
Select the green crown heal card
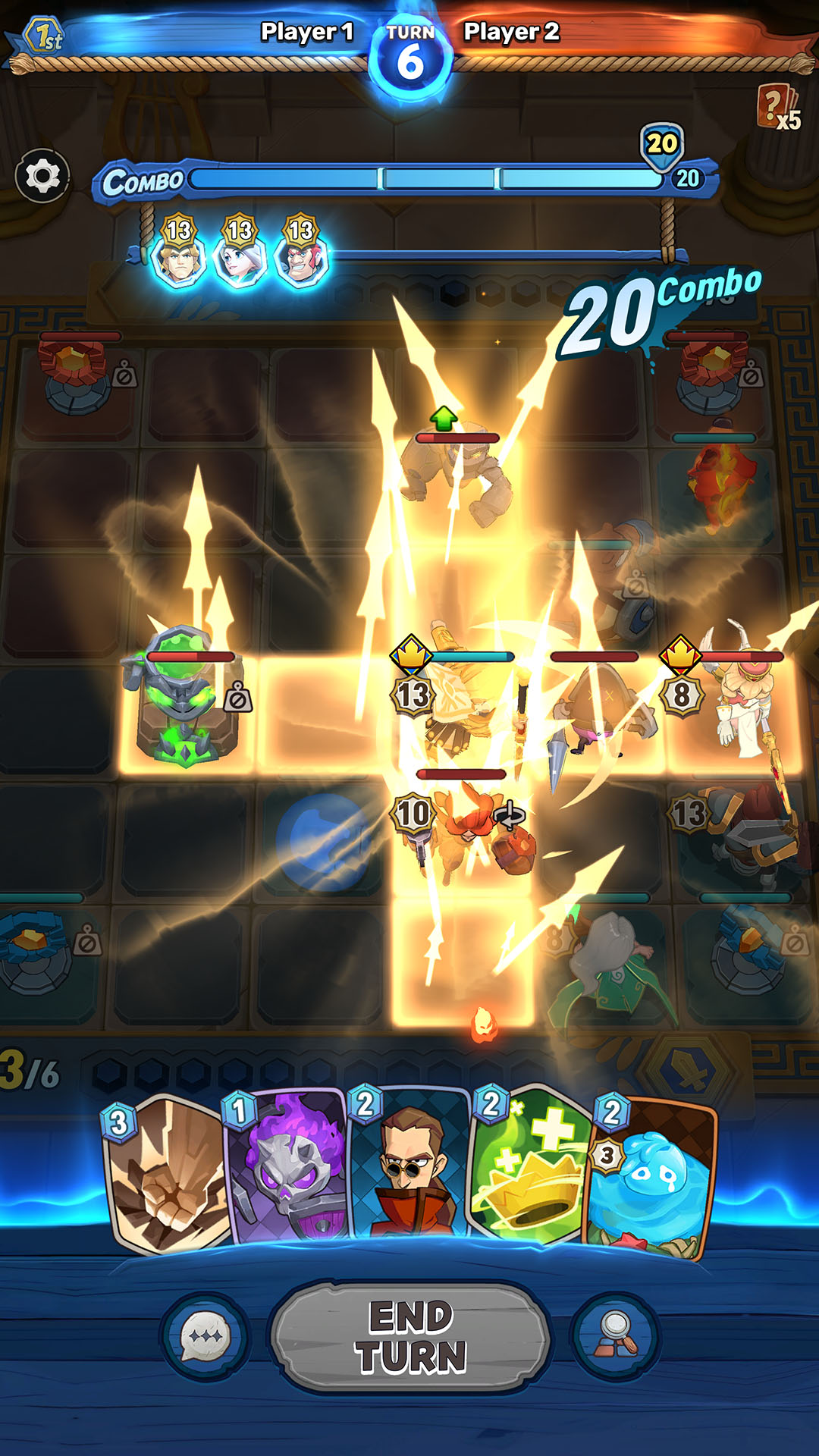[x=529, y=1168]
